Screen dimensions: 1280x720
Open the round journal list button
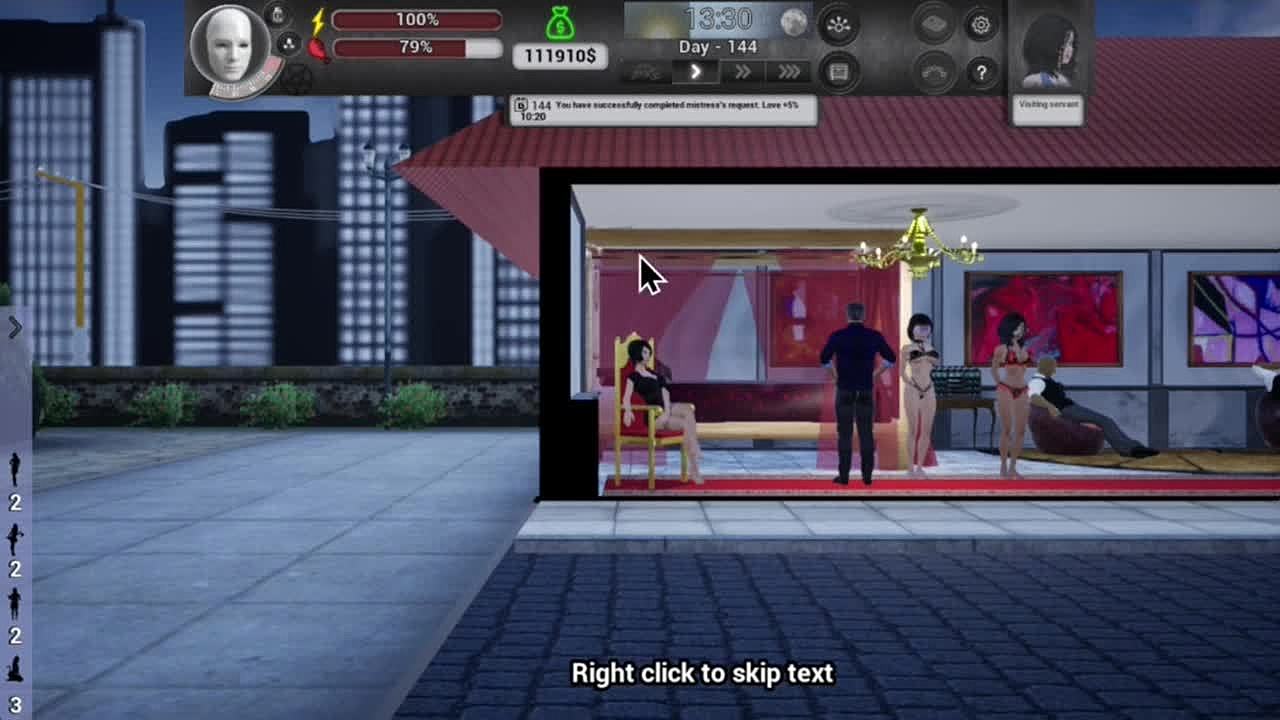coord(838,72)
